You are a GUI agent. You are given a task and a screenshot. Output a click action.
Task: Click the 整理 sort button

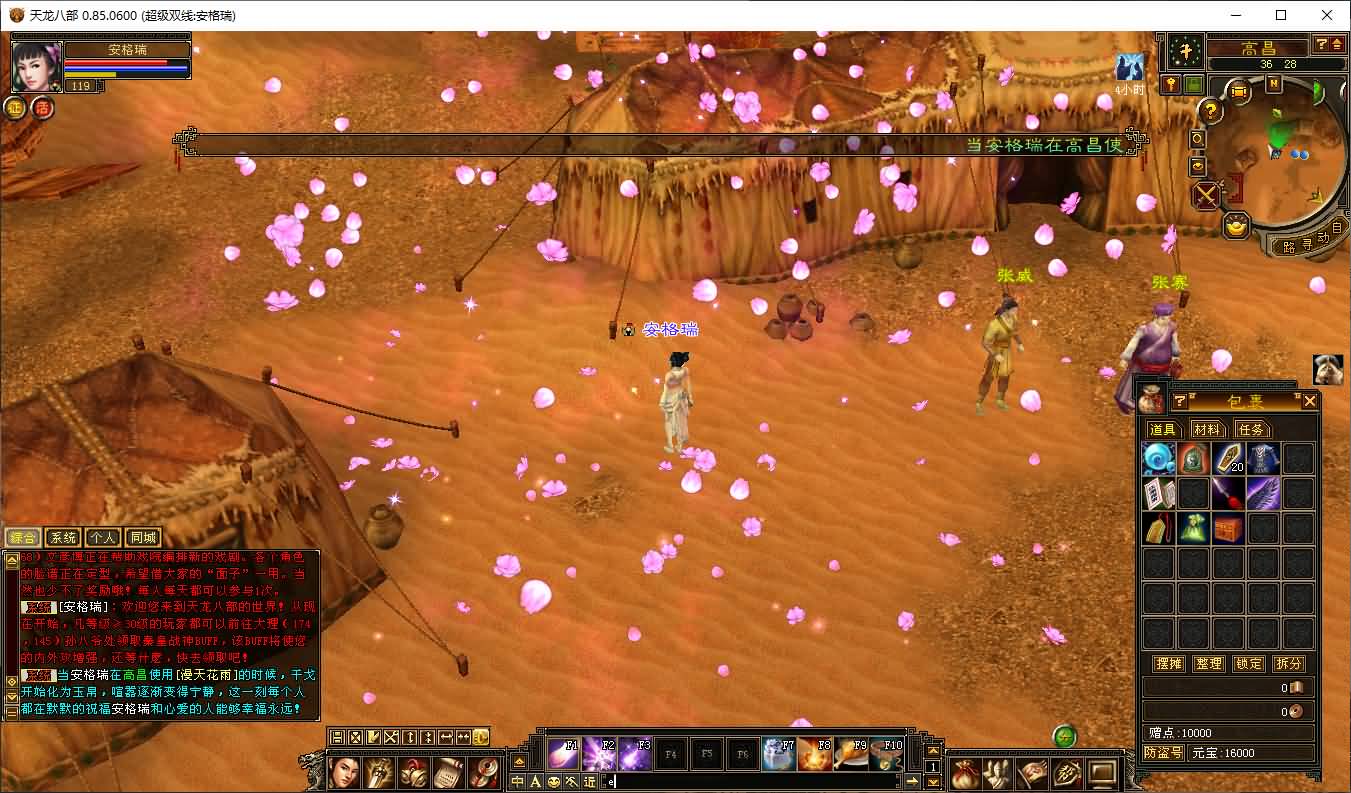[1209, 663]
